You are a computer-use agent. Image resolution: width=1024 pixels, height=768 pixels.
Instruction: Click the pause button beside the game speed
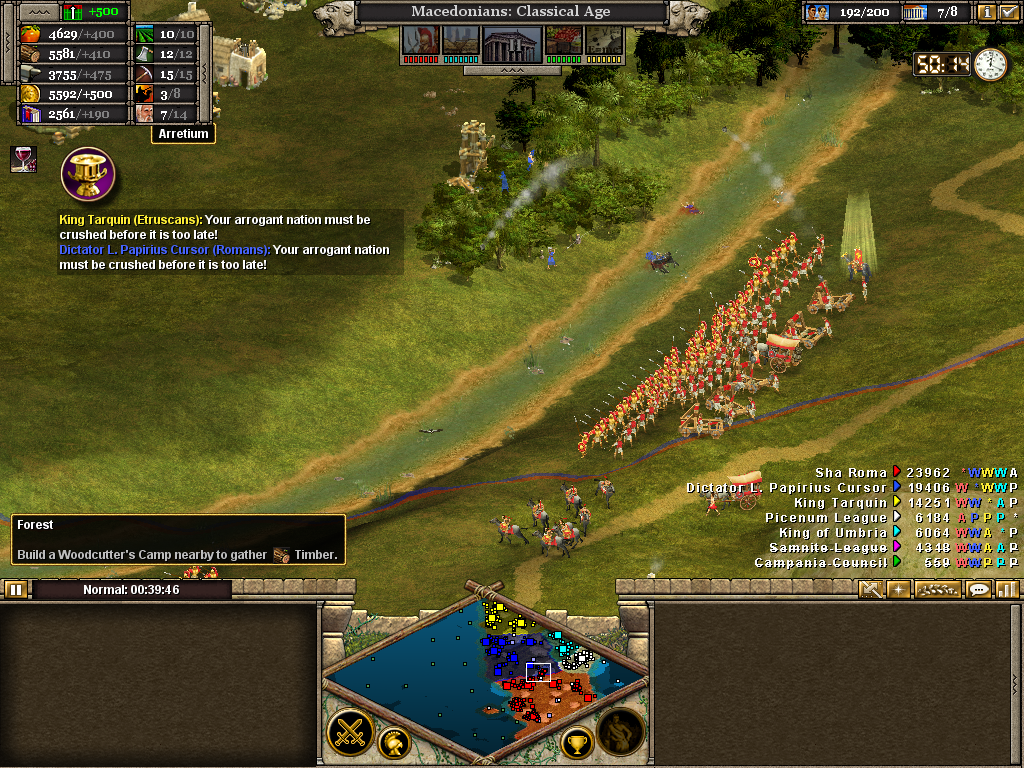16,590
